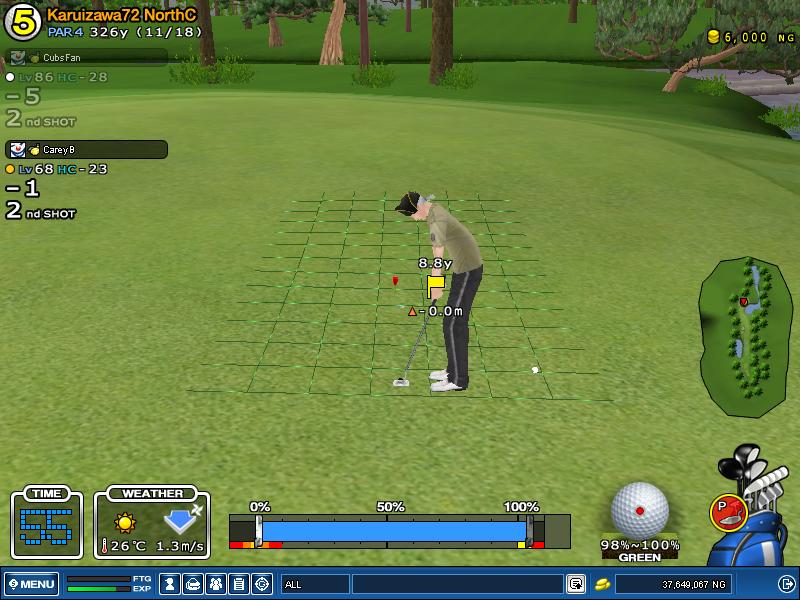The width and height of the screenshot is (800, 600).
Task: Open the MENU button
Action: point(31,583)
